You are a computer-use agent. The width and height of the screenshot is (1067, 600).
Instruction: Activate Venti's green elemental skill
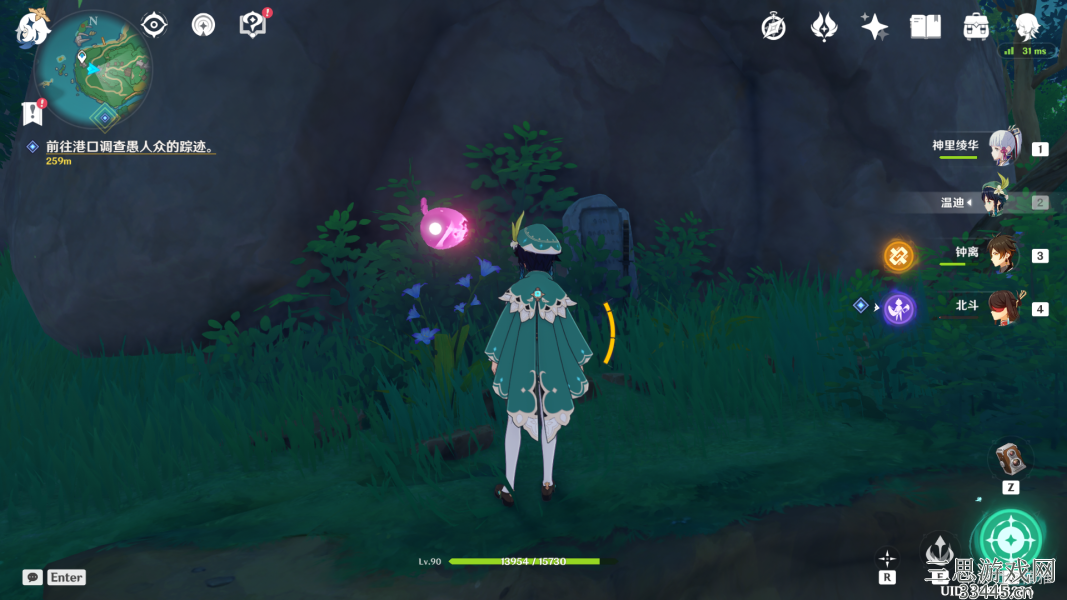coord(1010,541)
